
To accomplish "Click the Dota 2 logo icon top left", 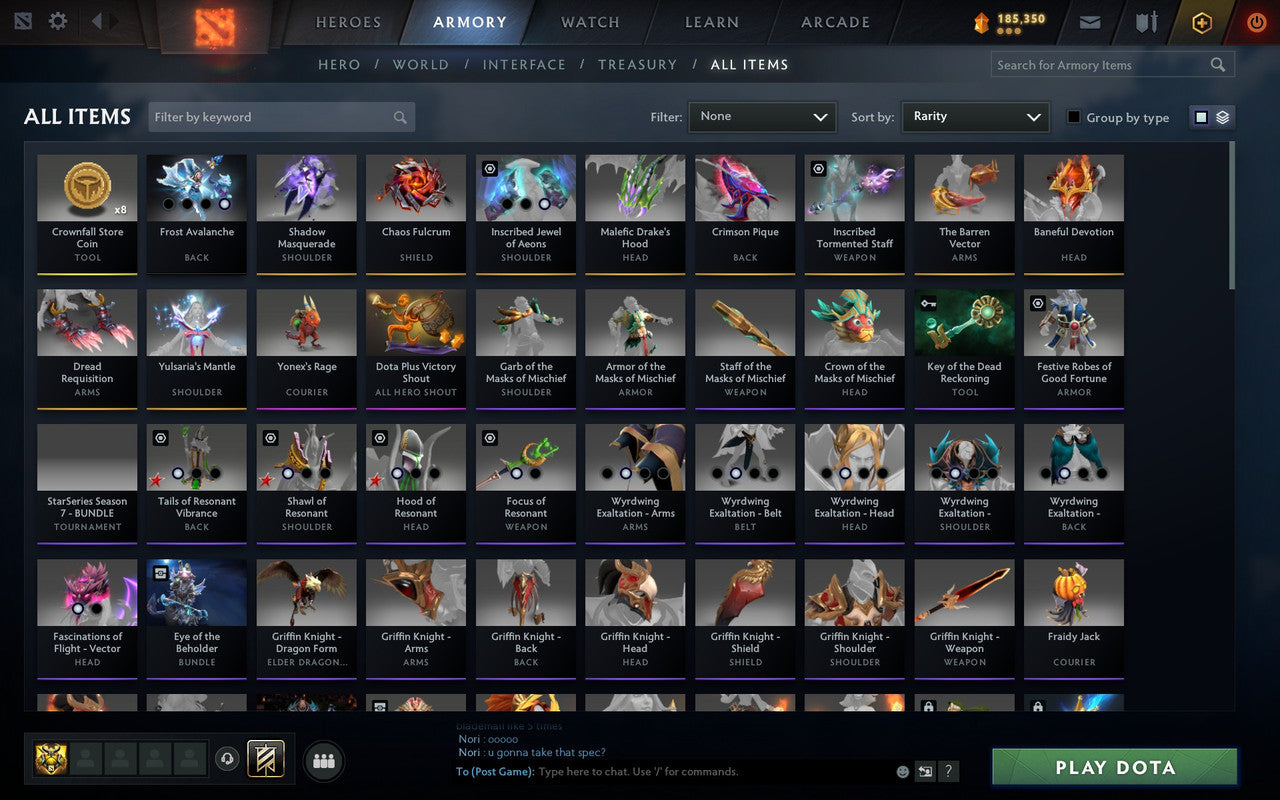I will click(25, 21).
